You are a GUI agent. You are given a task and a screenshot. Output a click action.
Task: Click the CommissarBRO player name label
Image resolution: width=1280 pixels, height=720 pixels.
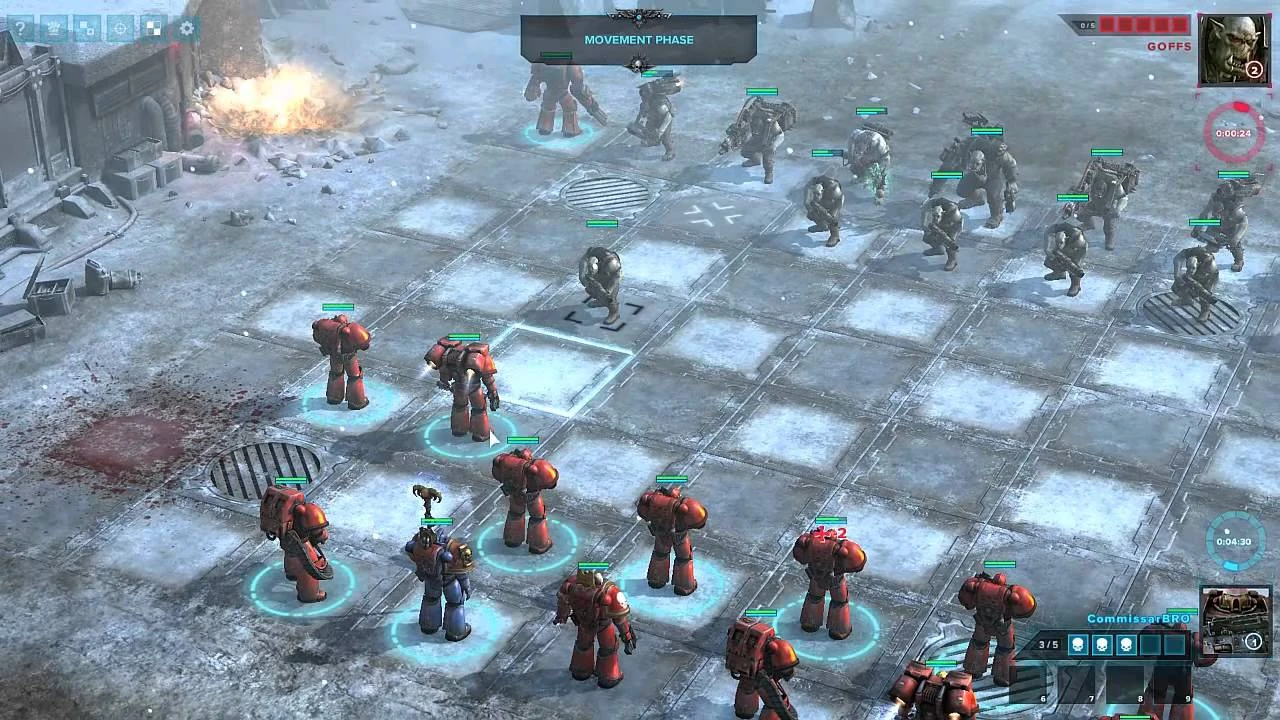coord(1138,618)
